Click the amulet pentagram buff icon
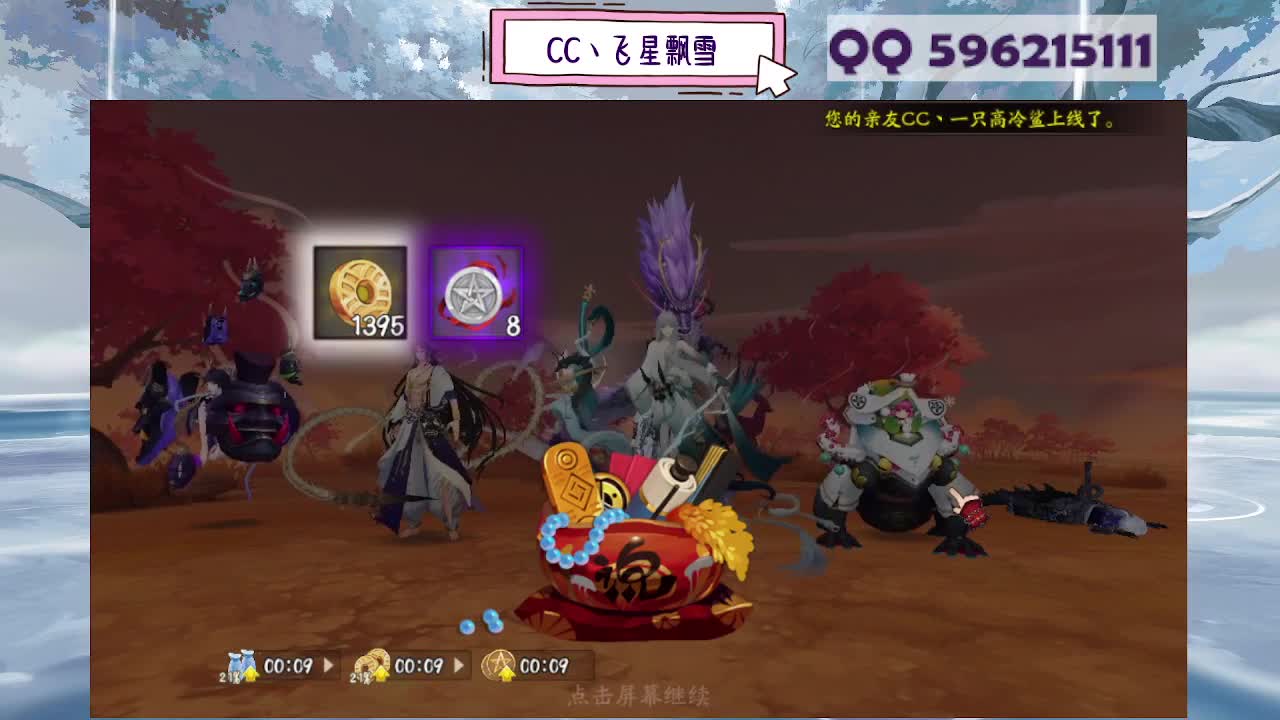 [x=500, y=665]
